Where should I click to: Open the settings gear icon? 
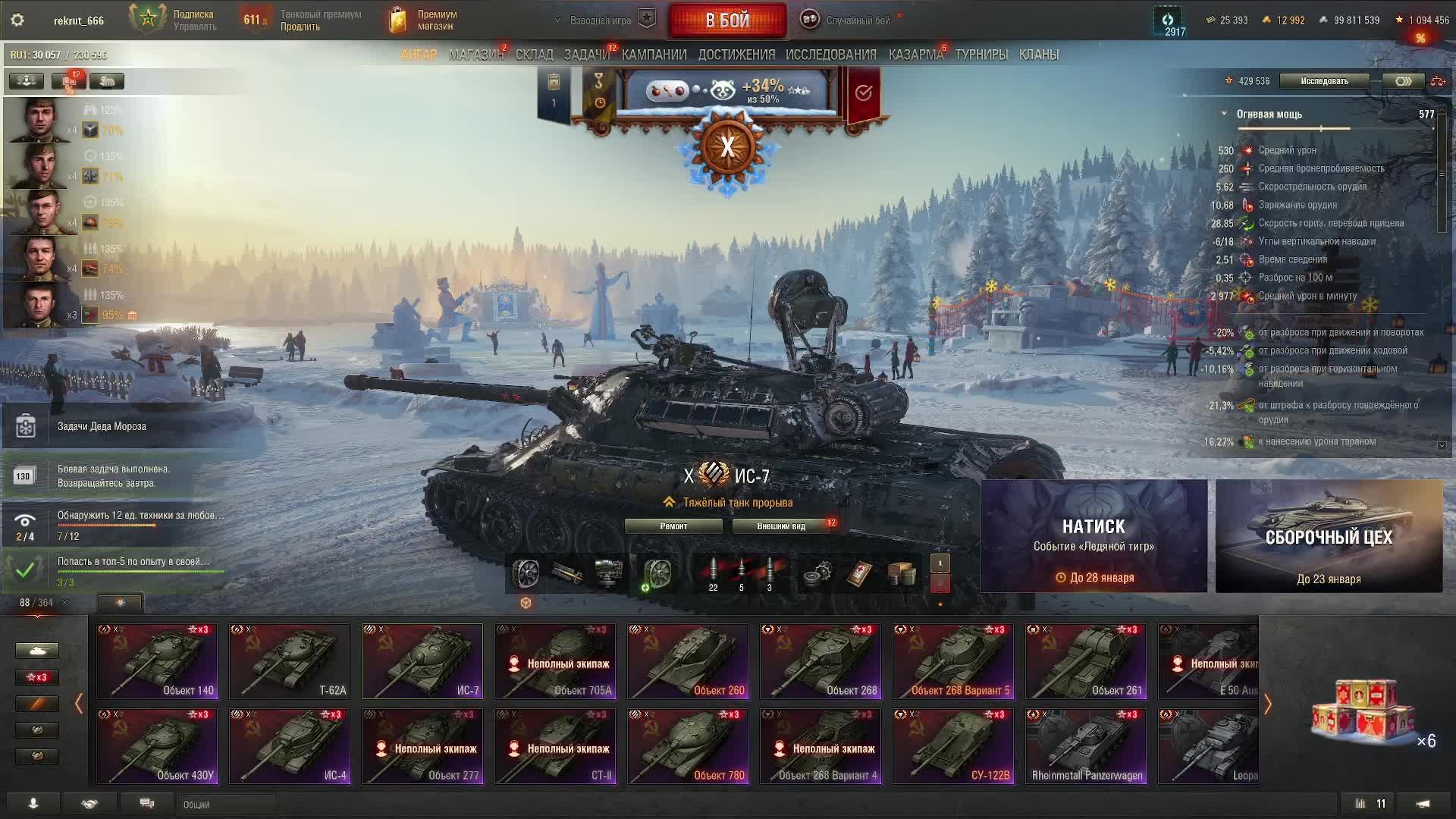(17, 20)
